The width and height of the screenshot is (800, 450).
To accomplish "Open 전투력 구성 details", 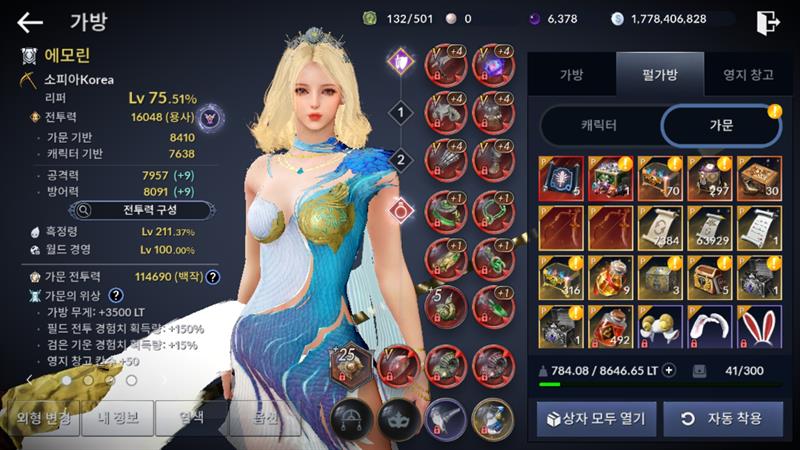I will click(x=141, y=211).
